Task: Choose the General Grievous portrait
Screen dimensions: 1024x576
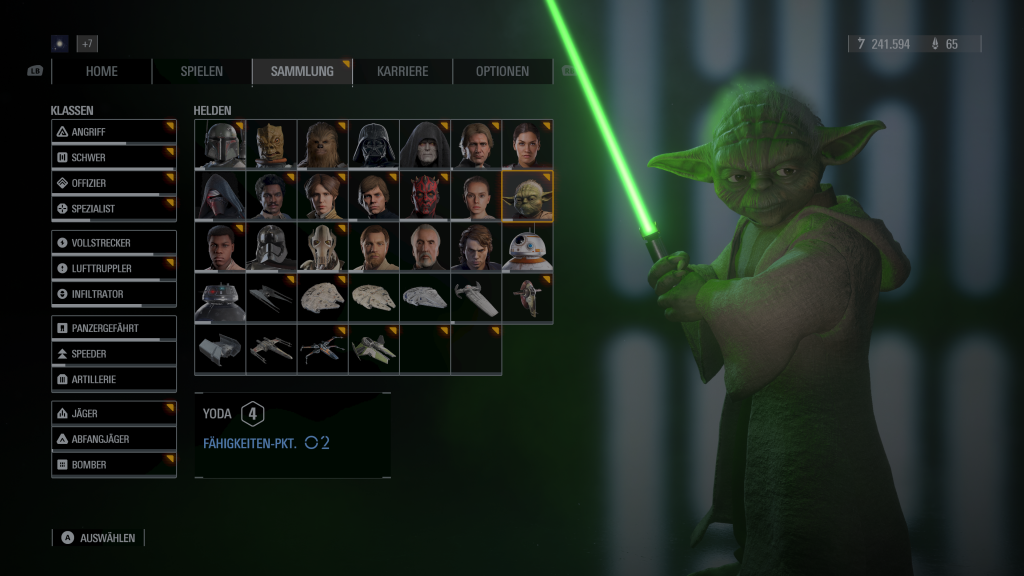Action: point(322,247)
